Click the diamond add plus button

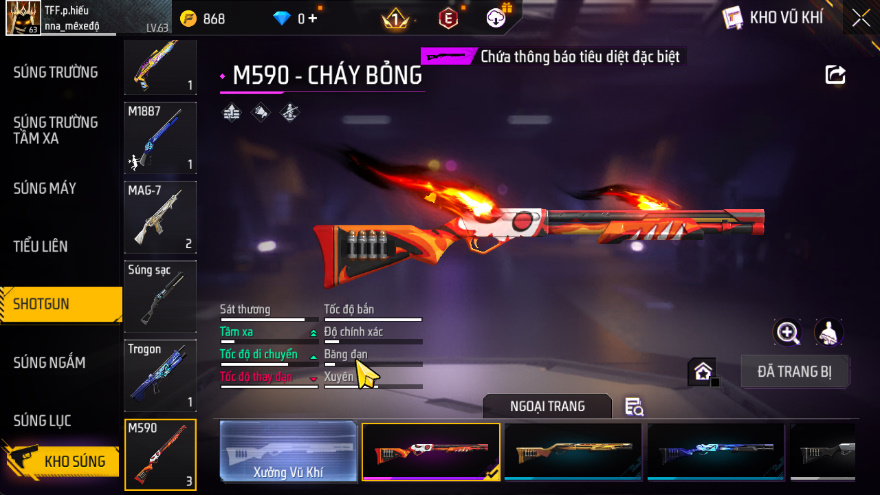click(x=312, y=19)
